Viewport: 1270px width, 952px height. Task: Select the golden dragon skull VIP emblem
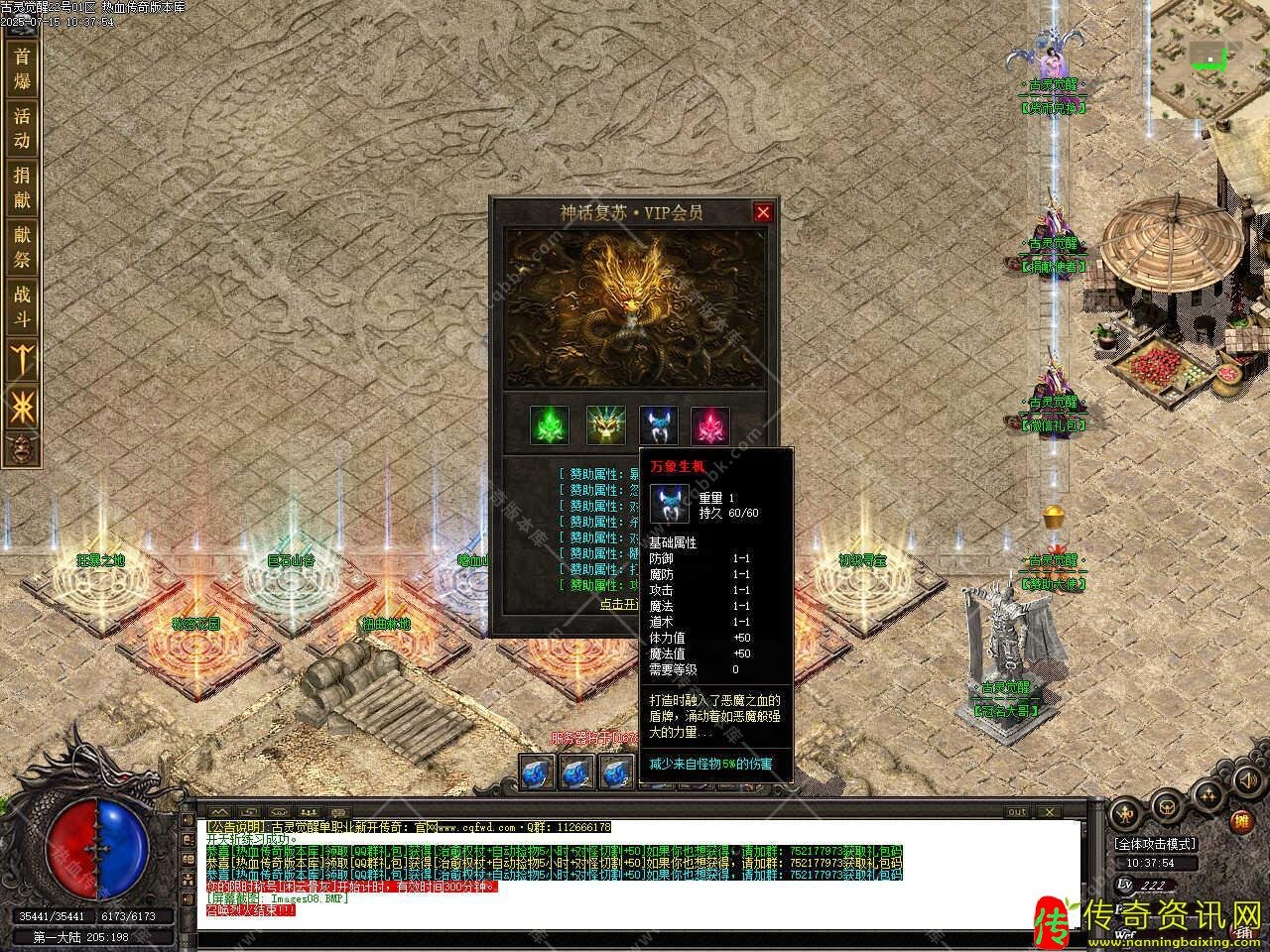tap(603, 426)
